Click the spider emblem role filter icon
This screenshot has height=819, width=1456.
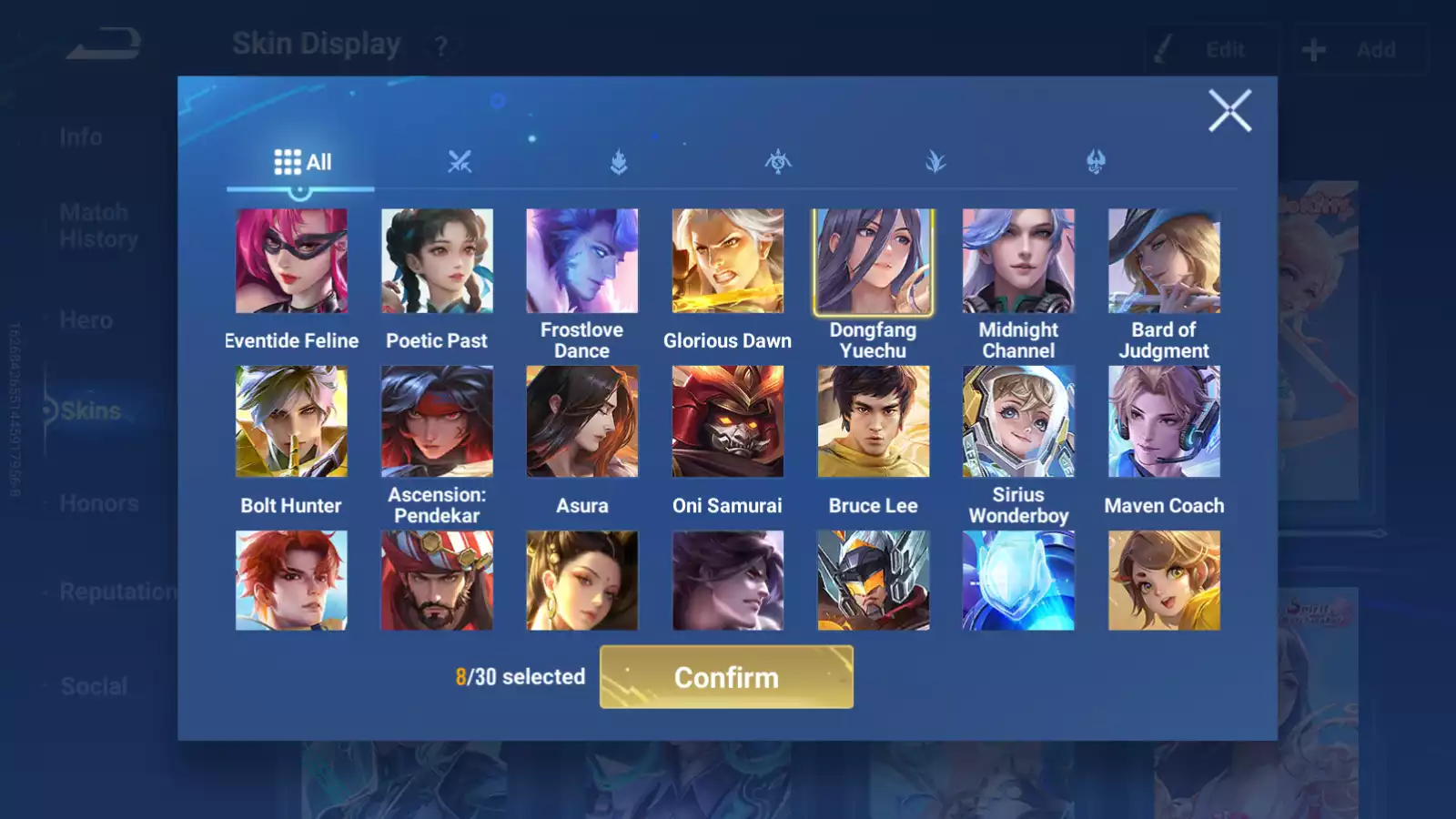click(x=780, y=162)
